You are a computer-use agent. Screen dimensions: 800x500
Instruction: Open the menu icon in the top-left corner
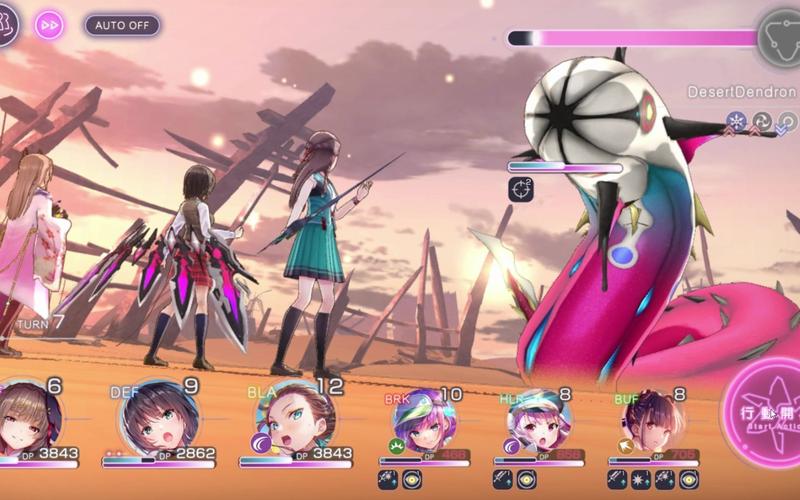pyautogui.click(x=8, y=24)
